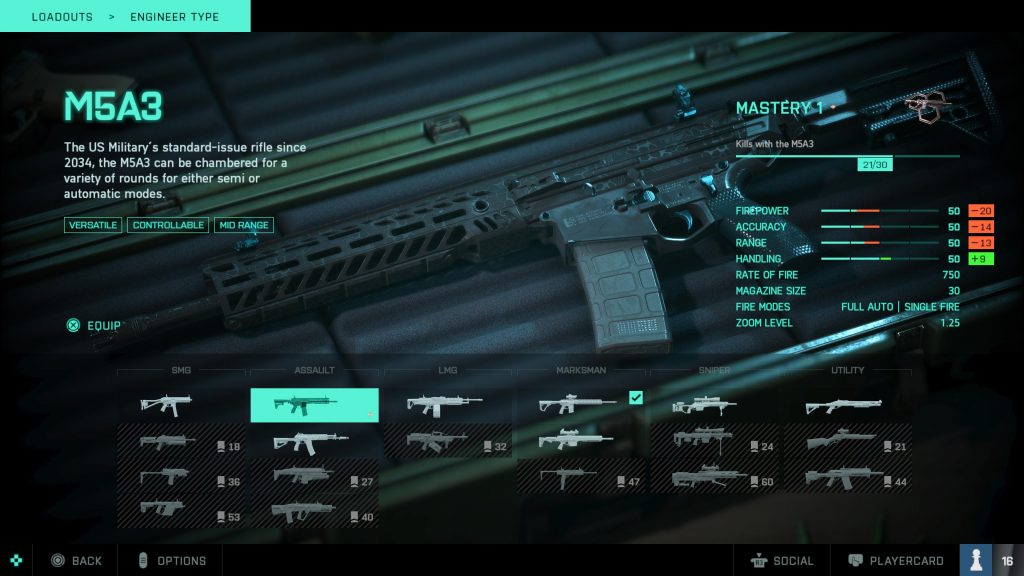Screen dimensions: 1024x576
Task: Click the locked SMG requiring level 53
Action: (181, 511)
